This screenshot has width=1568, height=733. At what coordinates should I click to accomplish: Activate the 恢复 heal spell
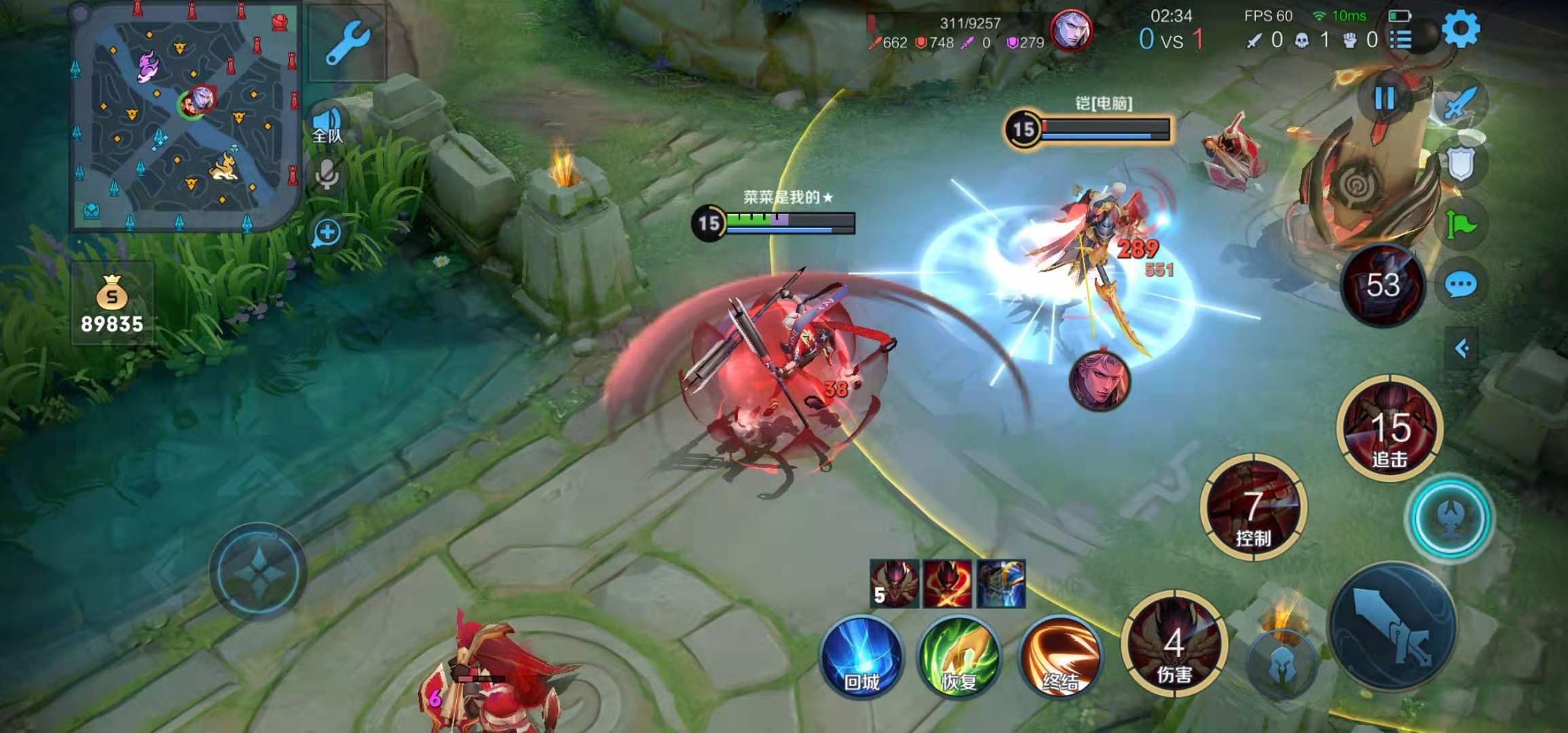[958, 656]
